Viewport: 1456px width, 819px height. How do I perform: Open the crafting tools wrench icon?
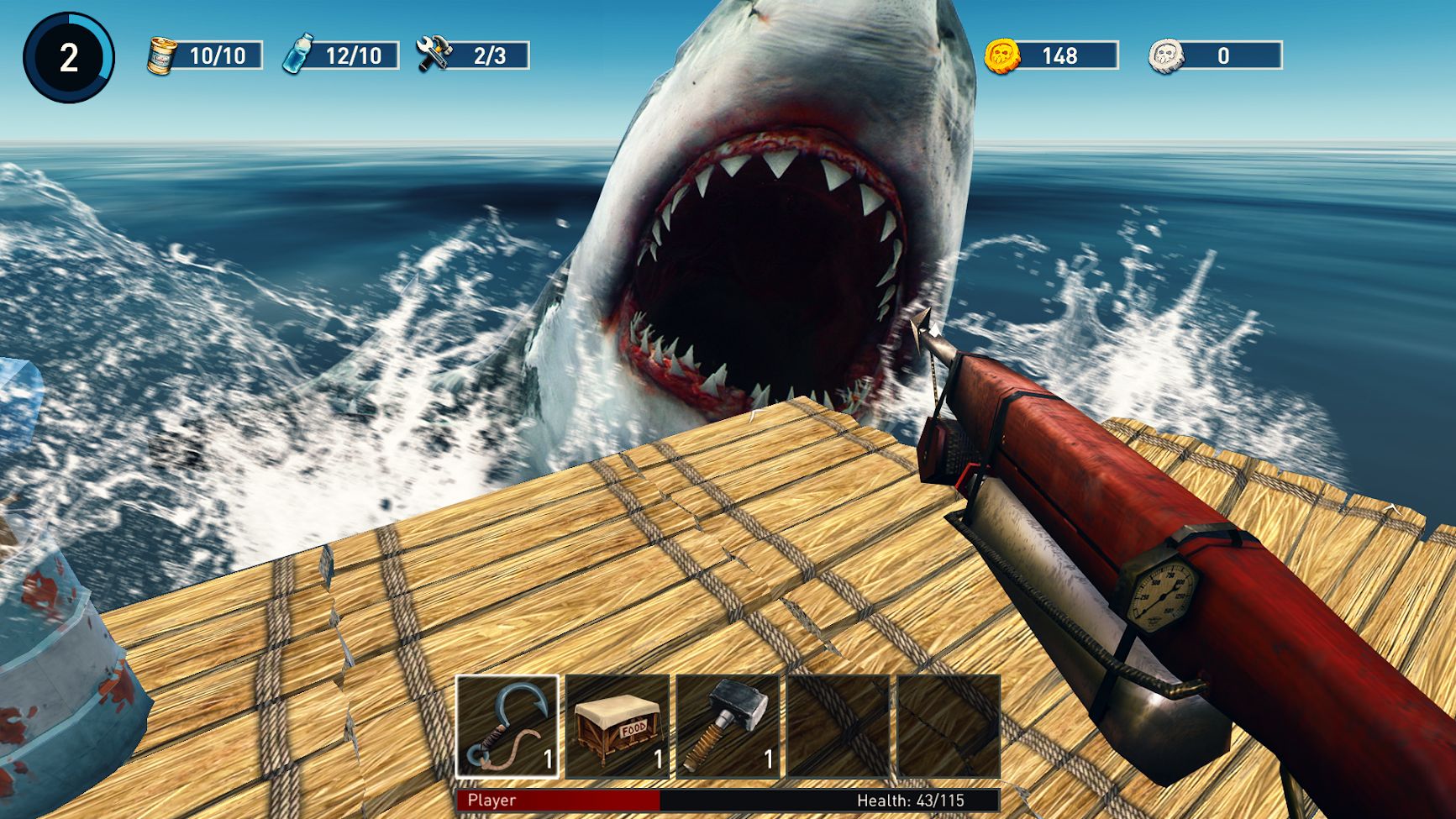(434, 55)
